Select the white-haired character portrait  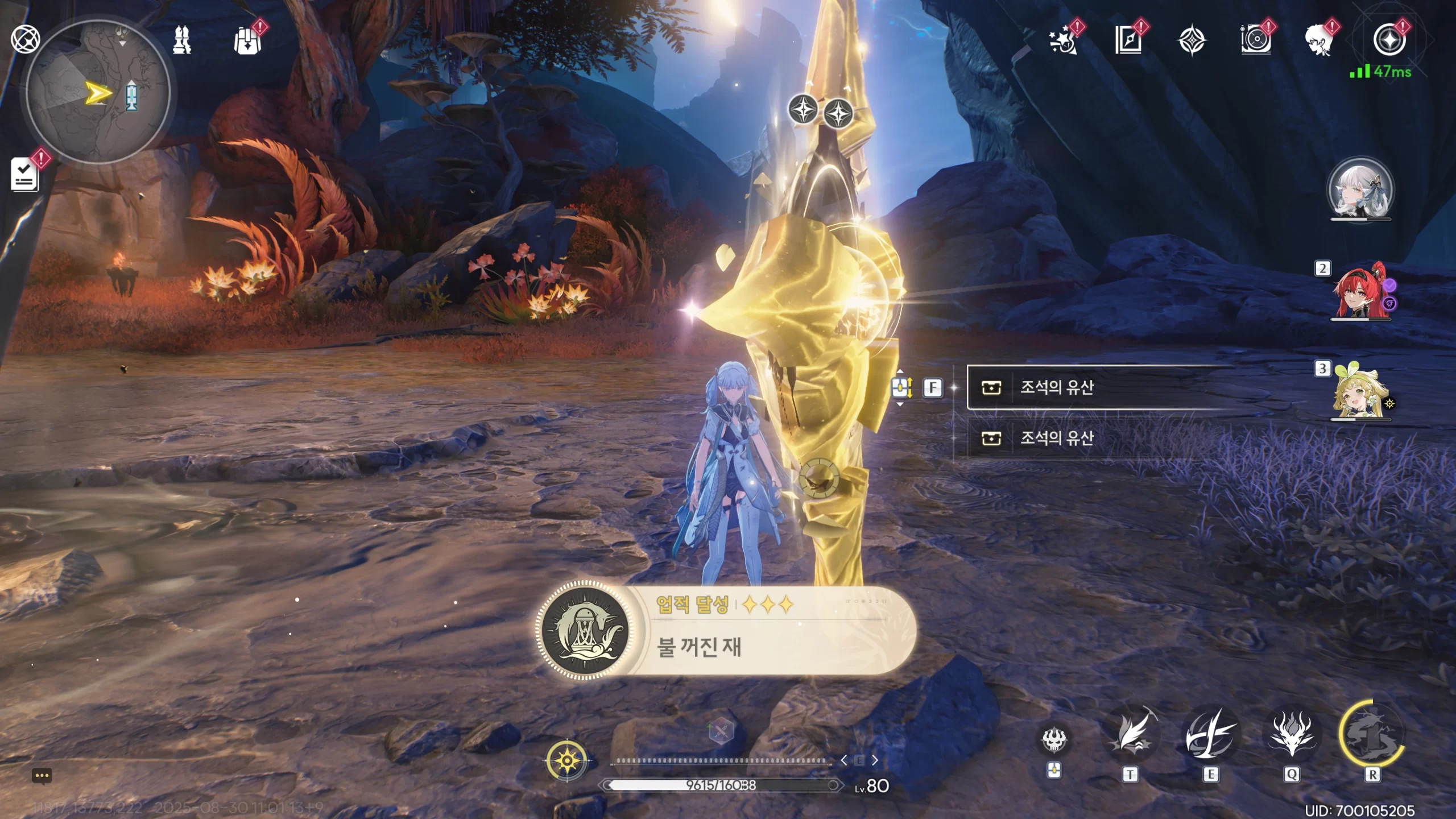coord(1360,190)
